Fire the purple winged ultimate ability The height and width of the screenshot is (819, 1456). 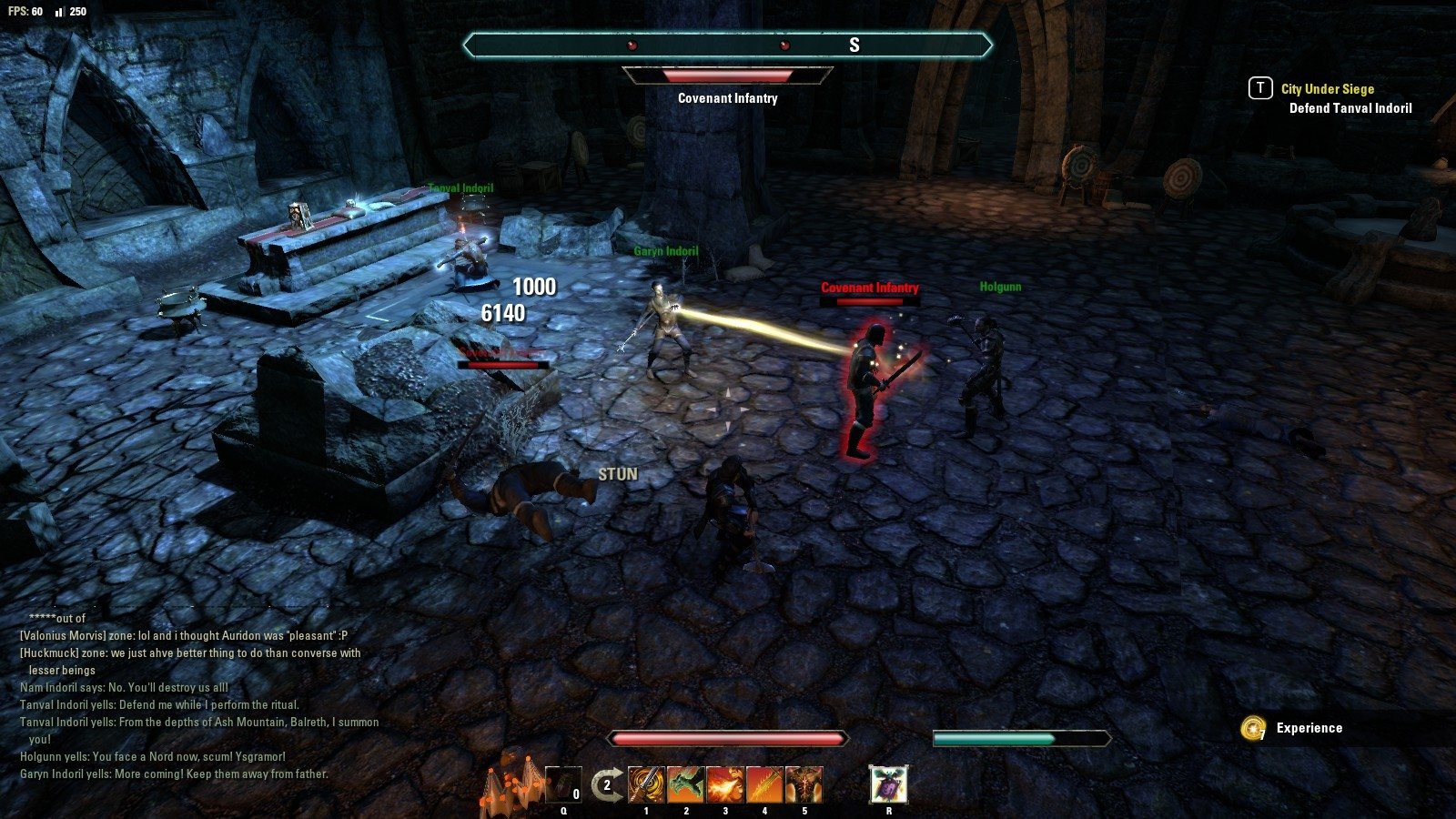click(x=888, y=784)
